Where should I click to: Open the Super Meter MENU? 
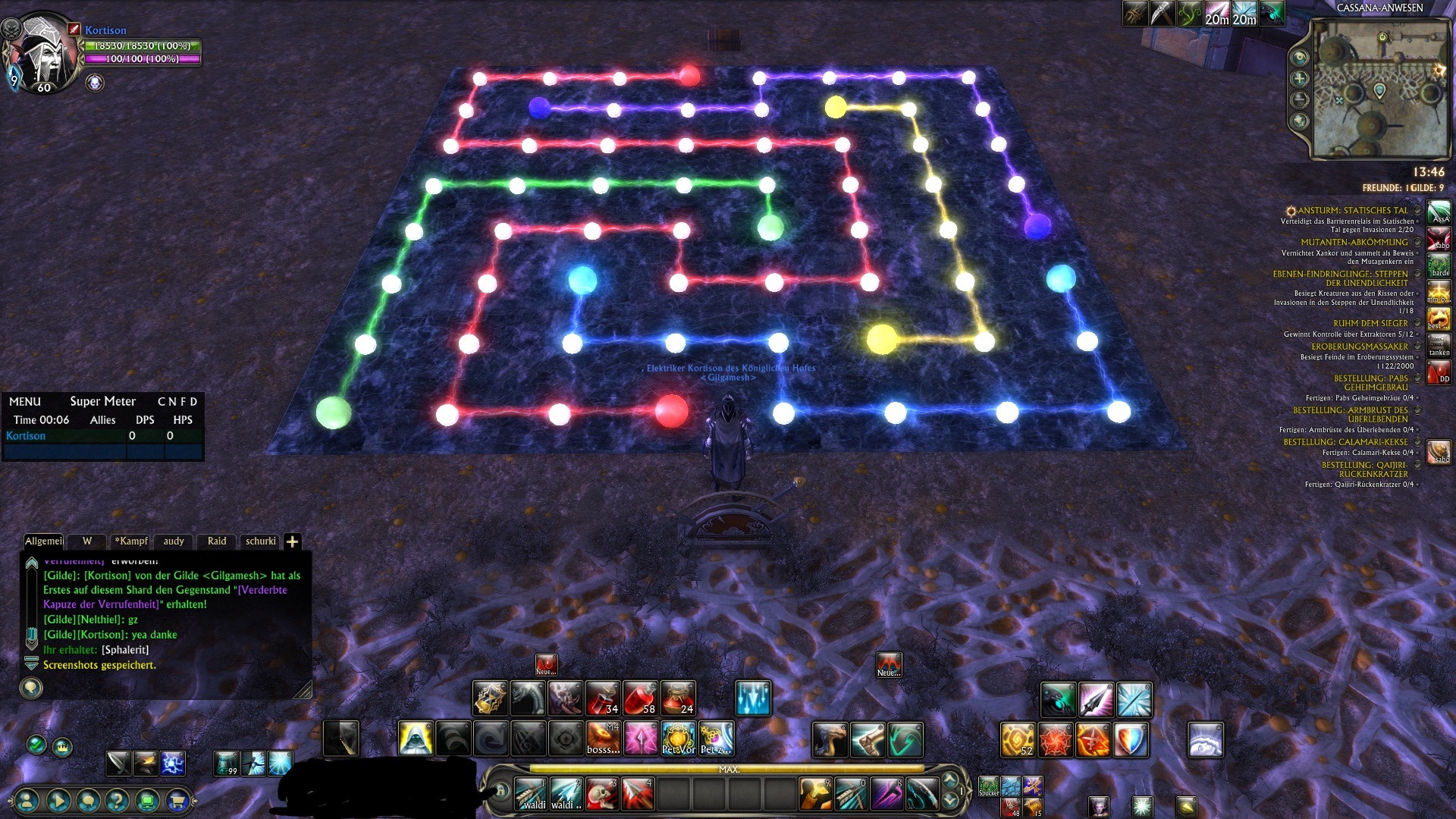[x=25, y=401]
